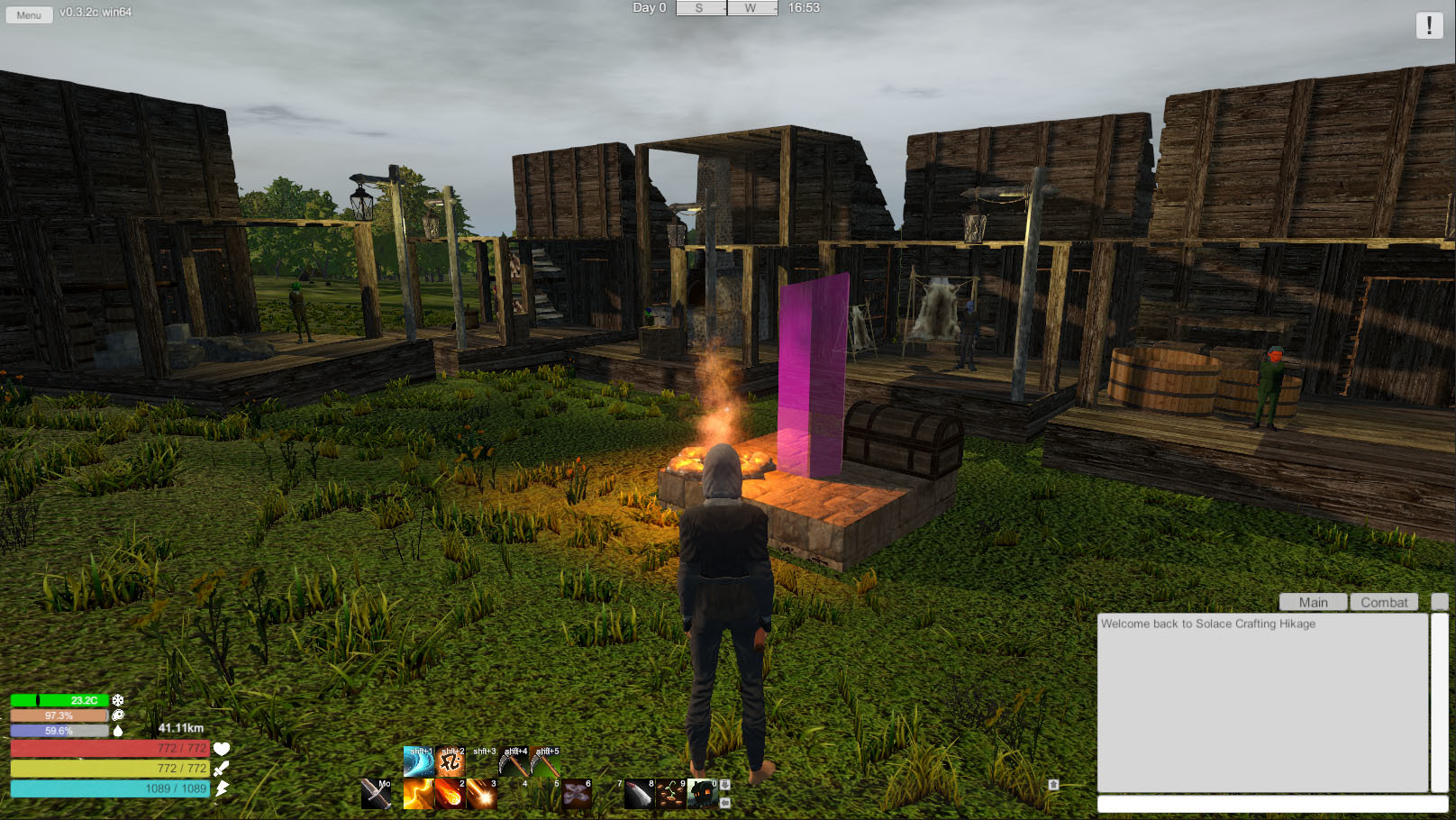Select the white feather item in slot 8

coord(639,794)
